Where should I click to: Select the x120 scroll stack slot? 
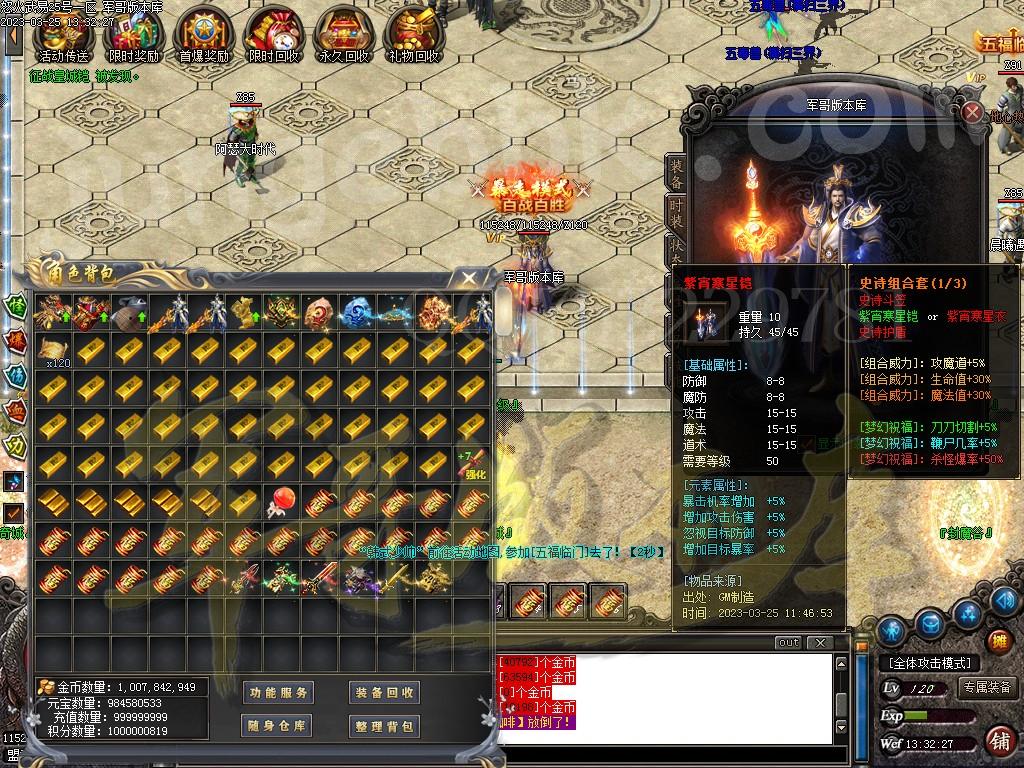coord(53,351)
